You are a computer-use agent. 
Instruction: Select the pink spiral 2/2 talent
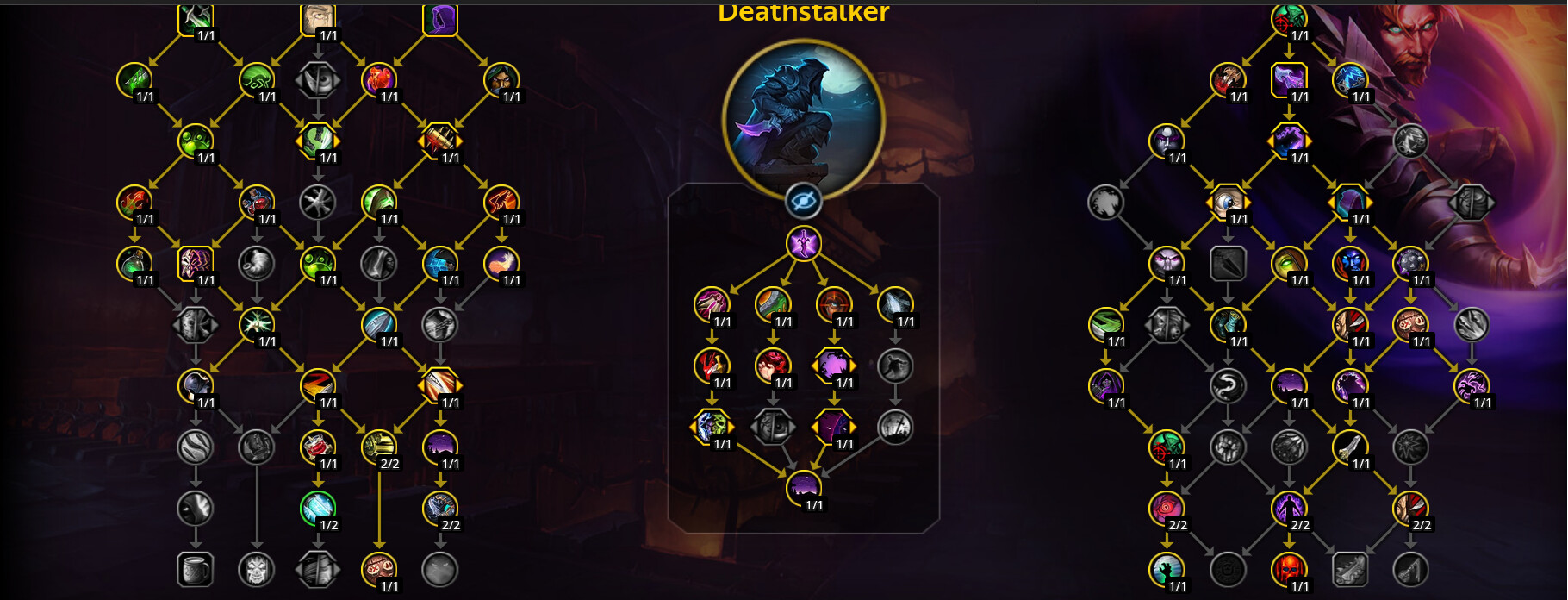(x=1167, y=508)
